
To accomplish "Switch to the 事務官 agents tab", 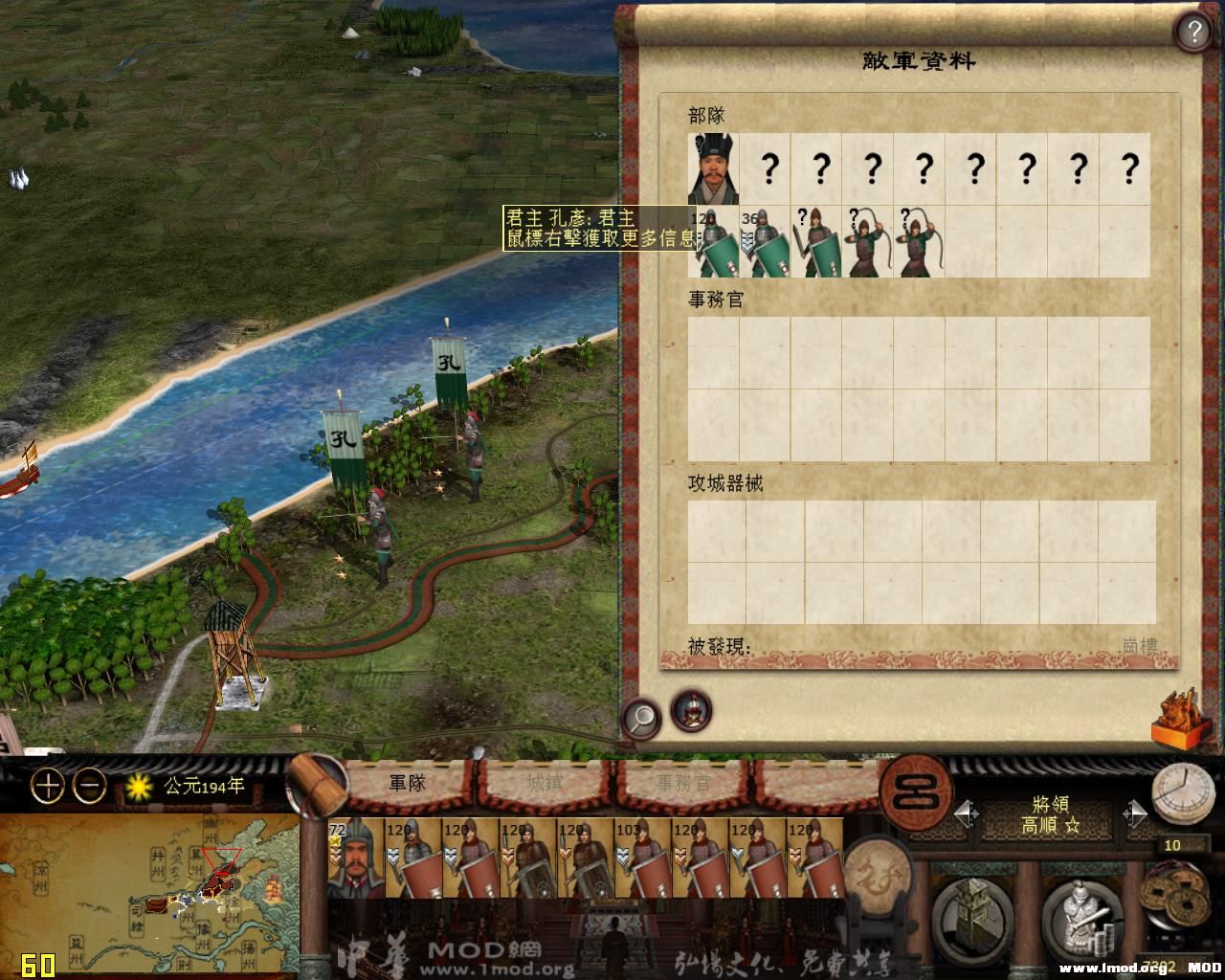I will [x=683, y=784].
